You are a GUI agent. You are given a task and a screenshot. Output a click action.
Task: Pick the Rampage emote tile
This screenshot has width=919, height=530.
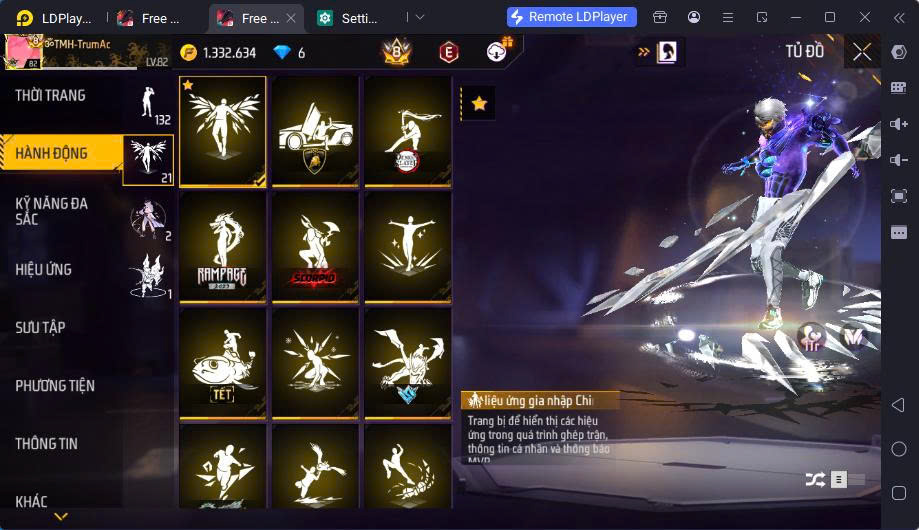223,247
